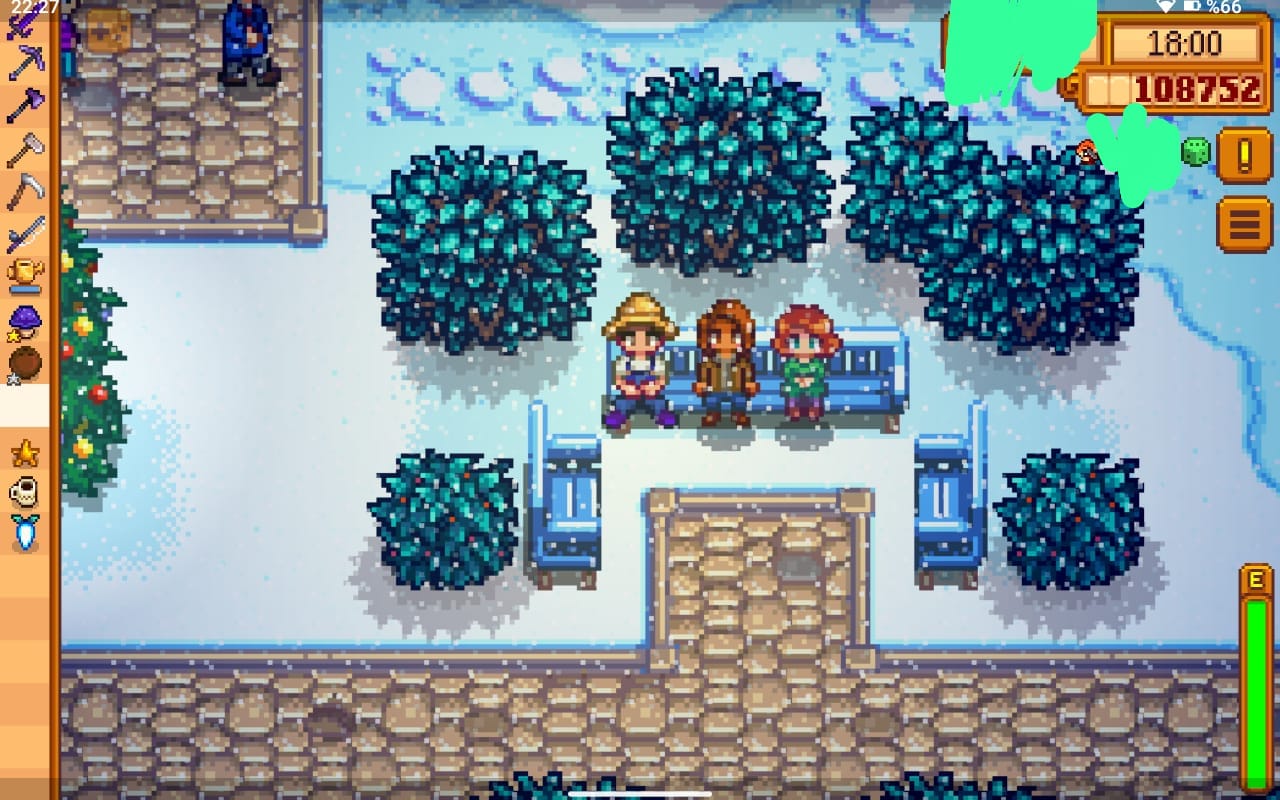The height and width of the screenshot is (800, 1280).
Task: Choose the blue crystal item slot
Action: pyautogui.click(x=24, y=533)
